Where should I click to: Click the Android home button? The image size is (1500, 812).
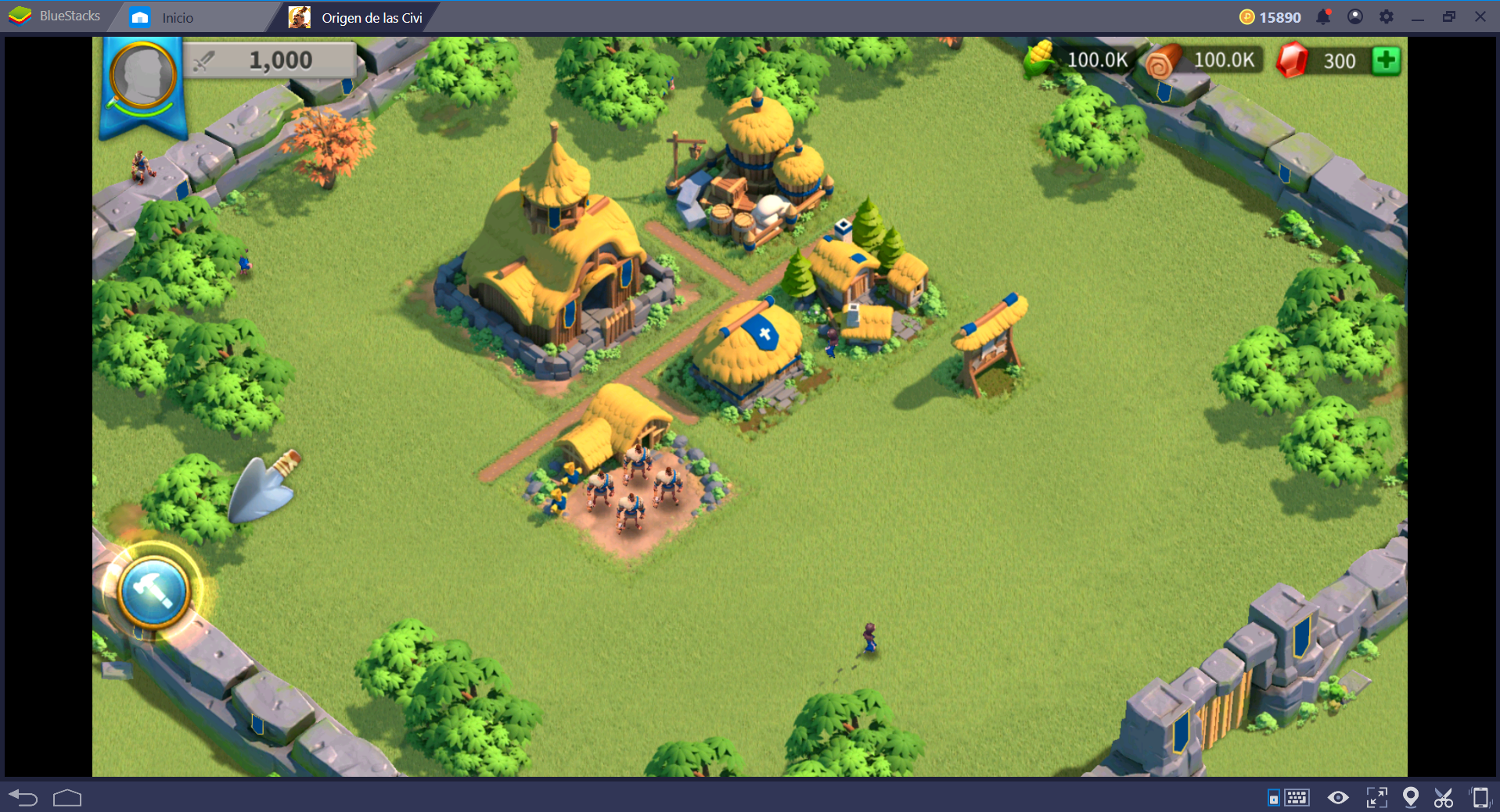coord(67,797)
